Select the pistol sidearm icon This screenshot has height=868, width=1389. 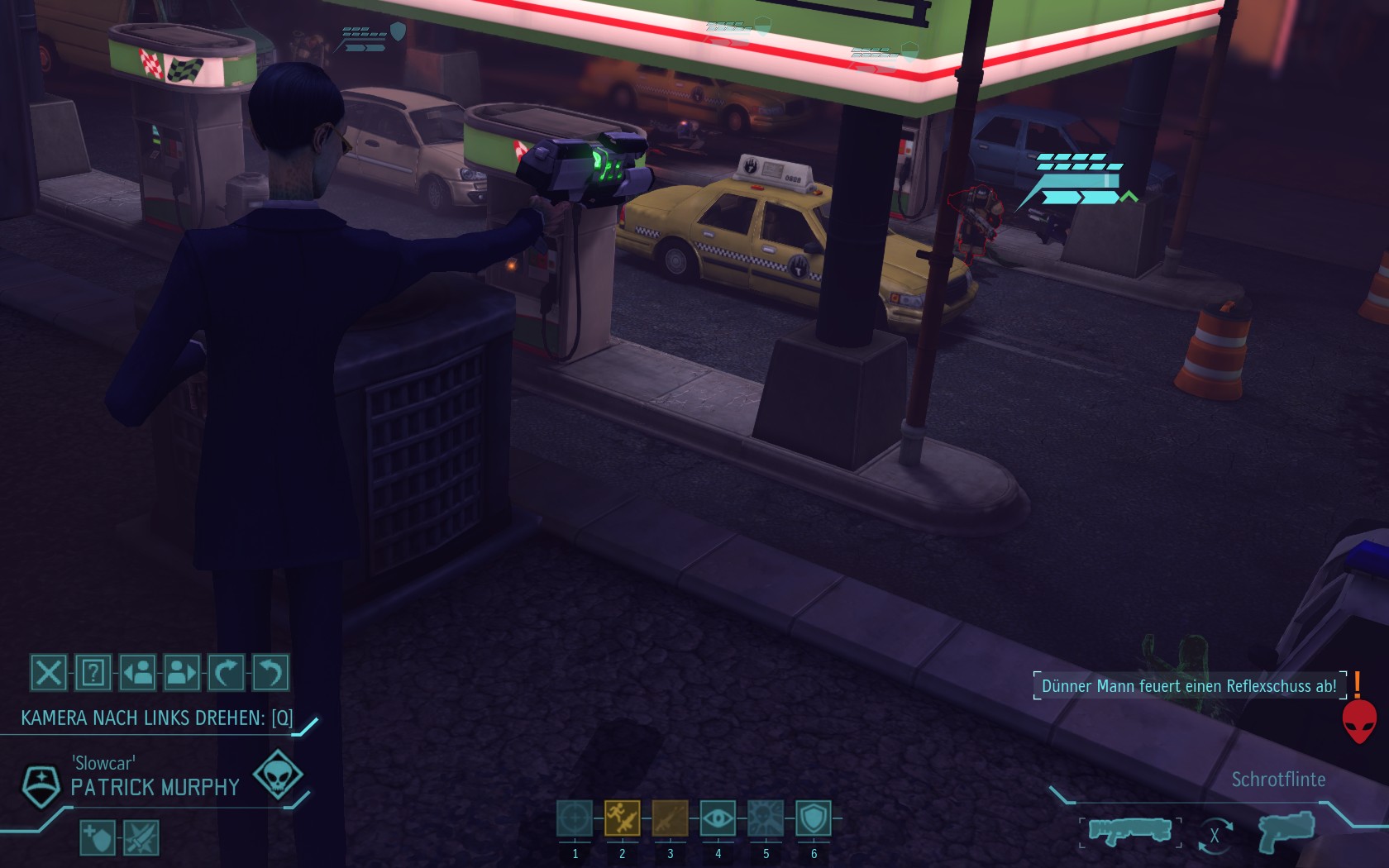1286,831
